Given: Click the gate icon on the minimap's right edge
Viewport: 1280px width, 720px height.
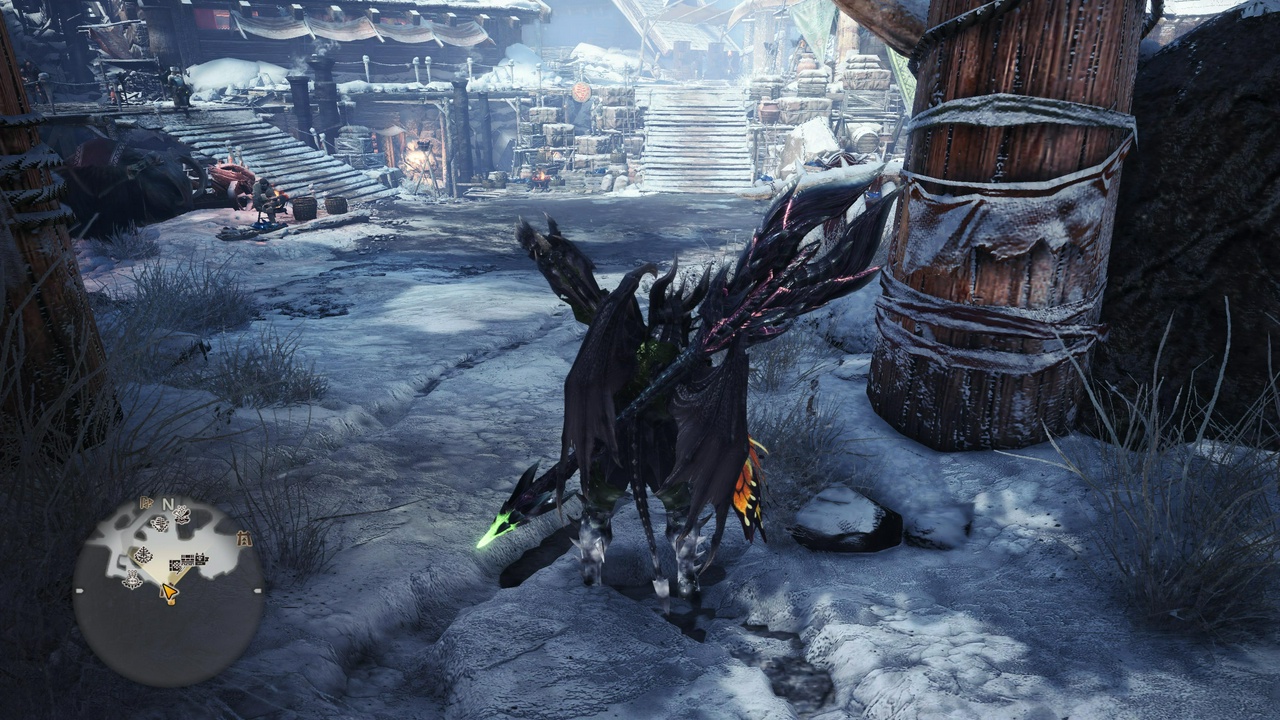Looking at the screenshot, I should coord(243,537).
